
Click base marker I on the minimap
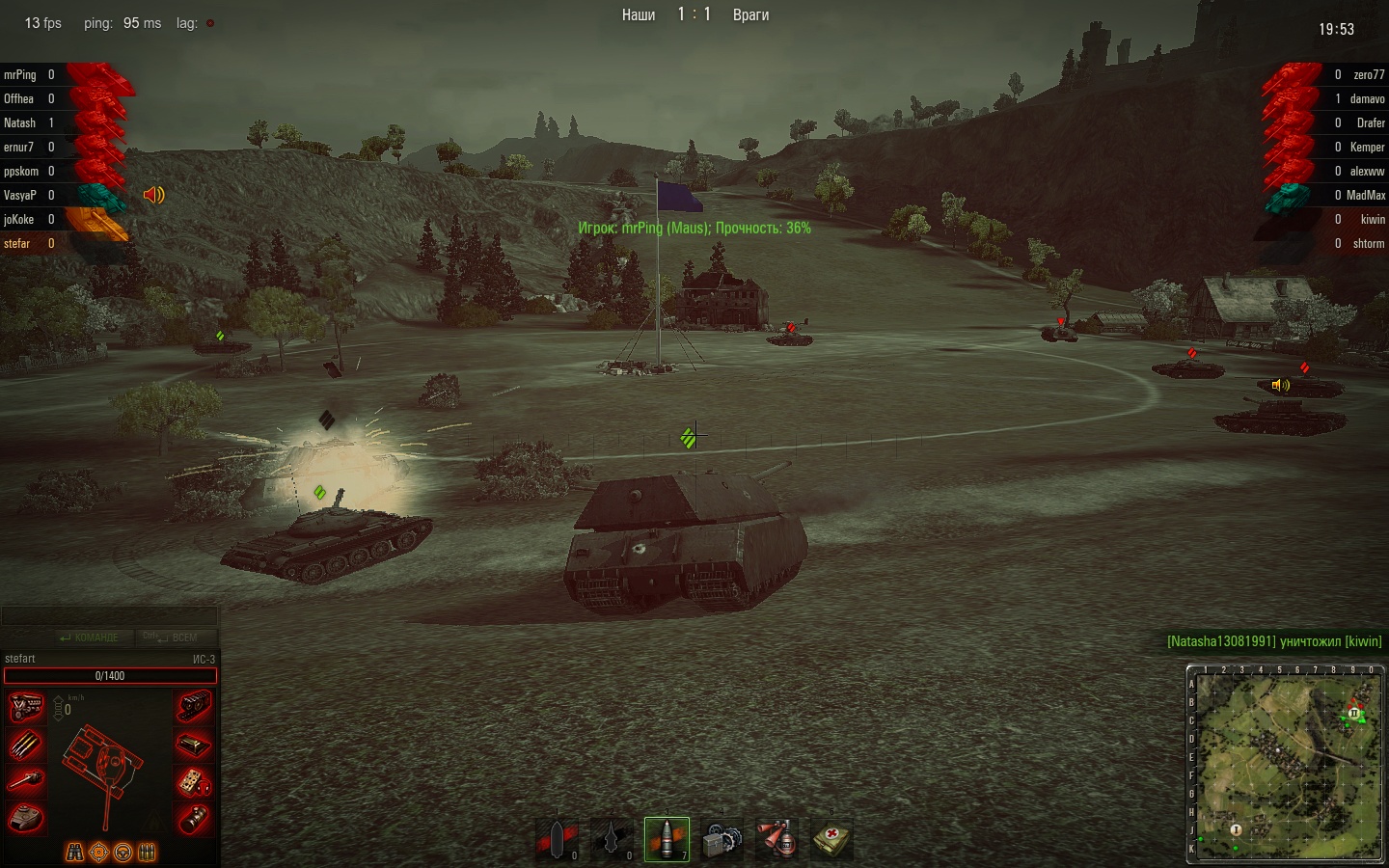1236,829
